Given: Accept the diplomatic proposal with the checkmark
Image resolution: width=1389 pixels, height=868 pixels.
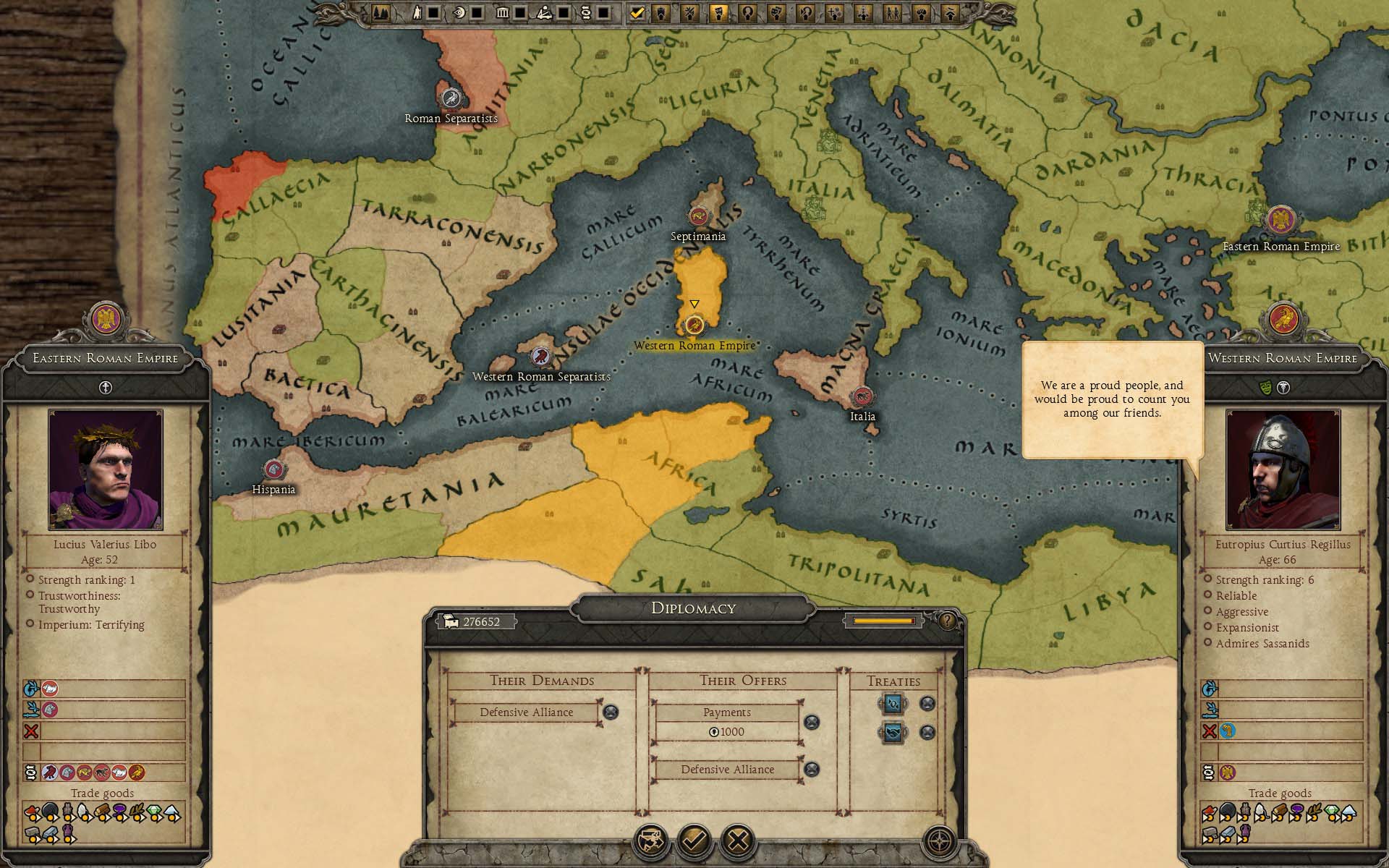Looking at the screenshot, I should [x=694, y=841].
